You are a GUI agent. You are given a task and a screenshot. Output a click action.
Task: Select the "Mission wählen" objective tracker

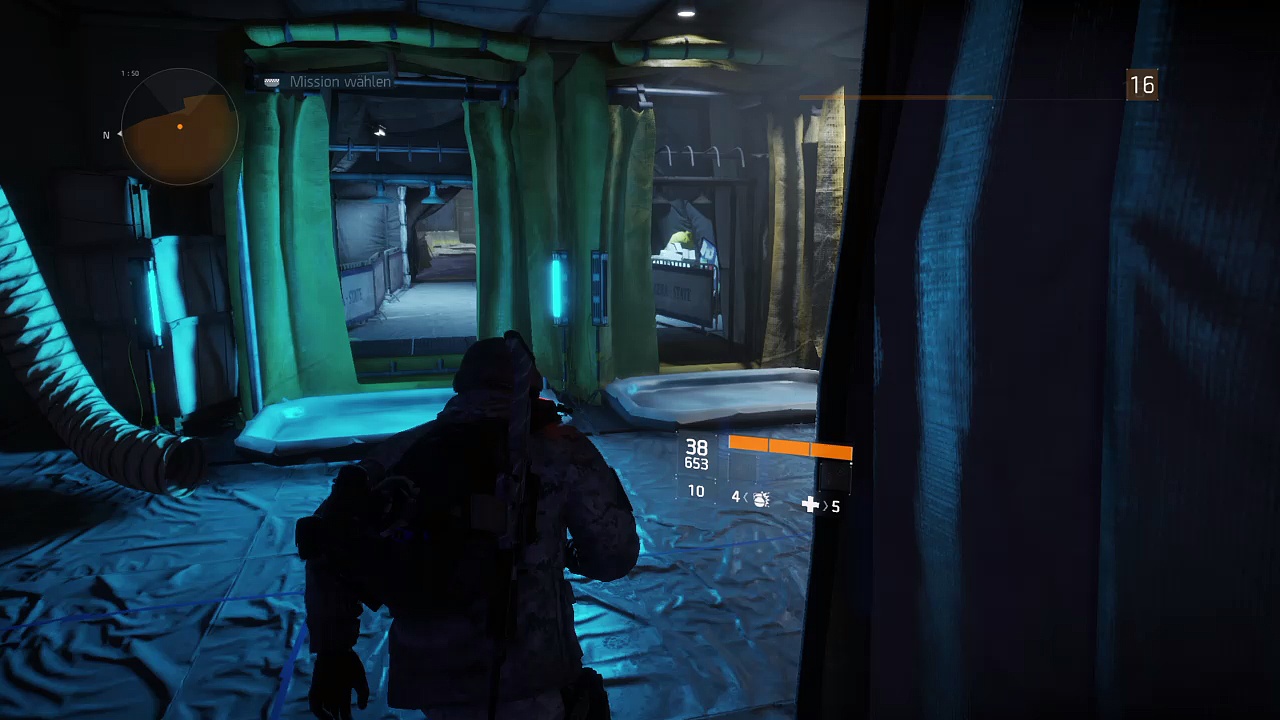(x=339, y=82)
